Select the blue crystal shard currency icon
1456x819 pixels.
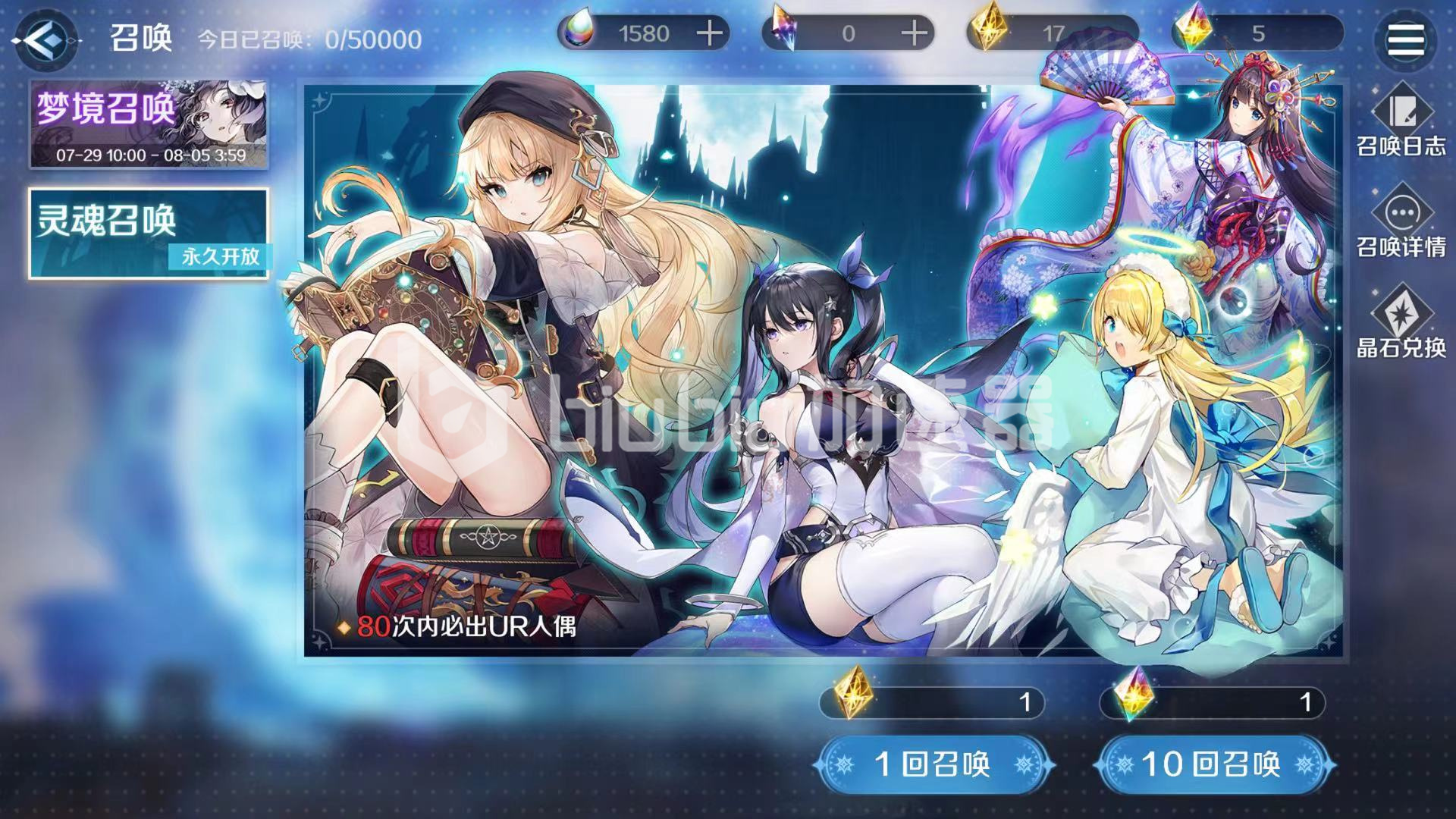click(x=783, y=32)
